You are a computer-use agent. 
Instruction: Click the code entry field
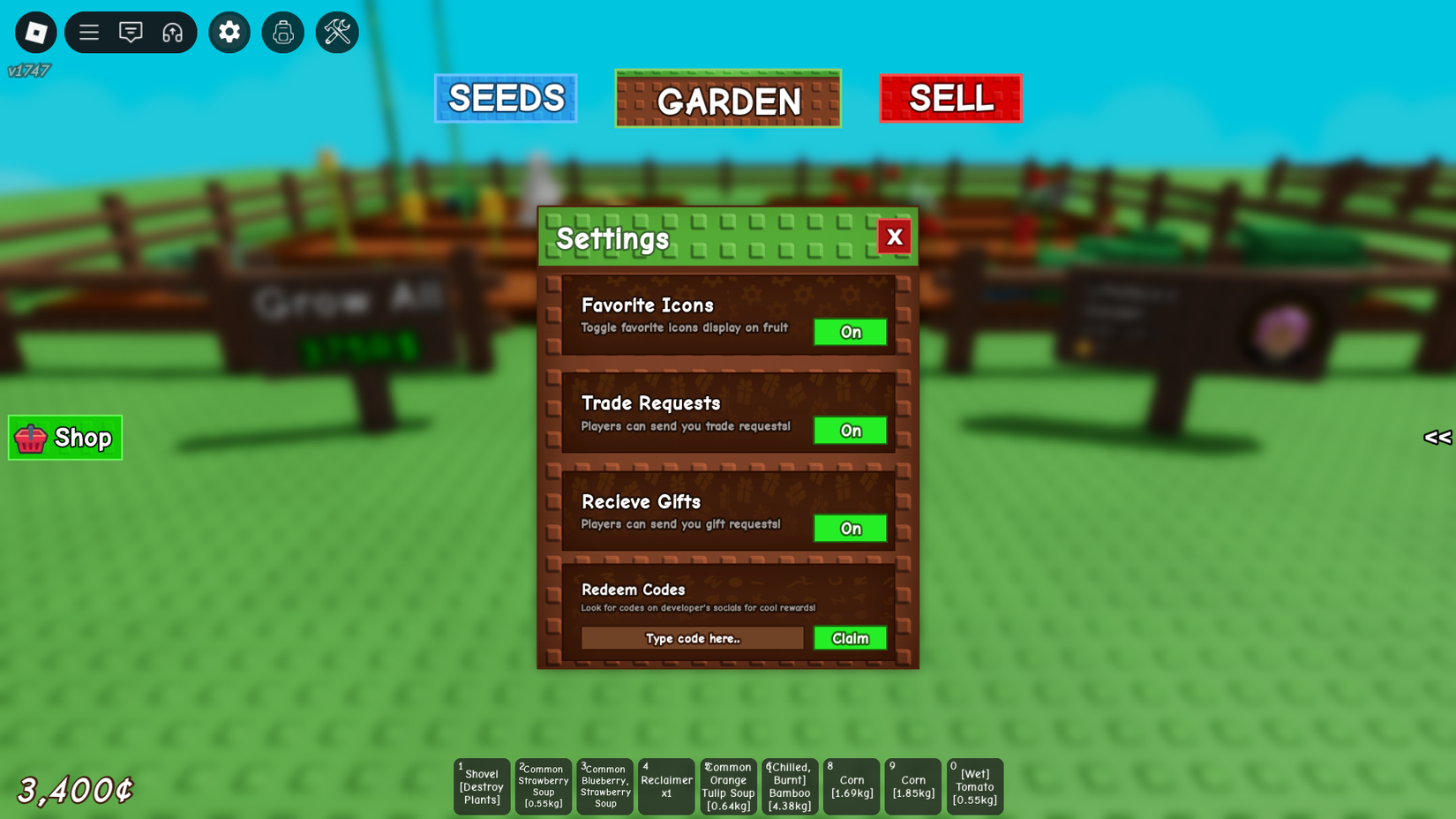tap(692, 637)
